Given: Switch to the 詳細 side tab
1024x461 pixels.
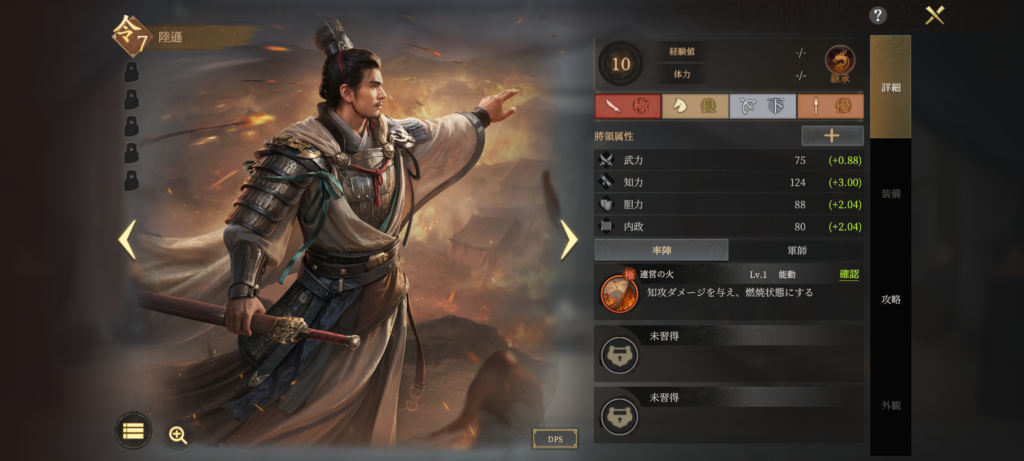Looking at the screenshot, I should coord(890,88).
